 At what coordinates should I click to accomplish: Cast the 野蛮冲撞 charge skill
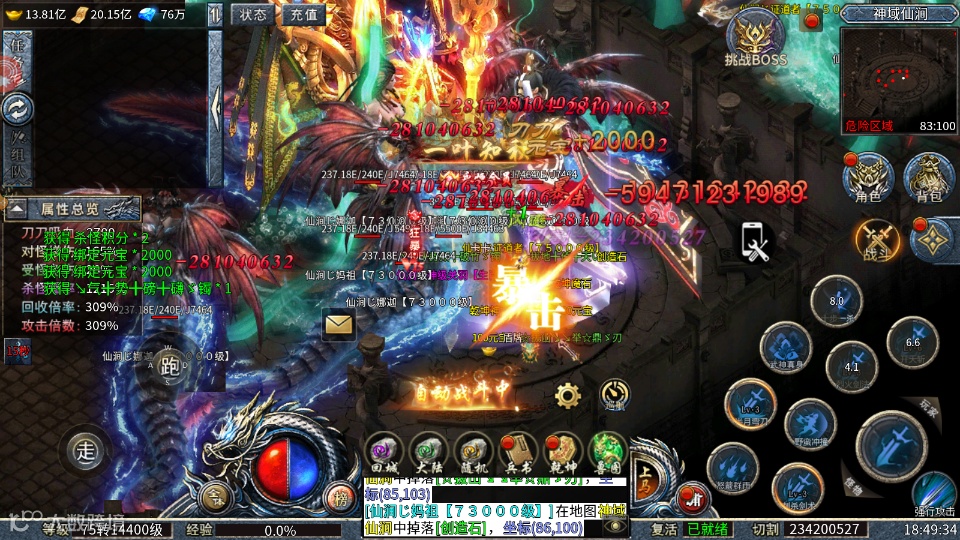(x=810, y=424)
